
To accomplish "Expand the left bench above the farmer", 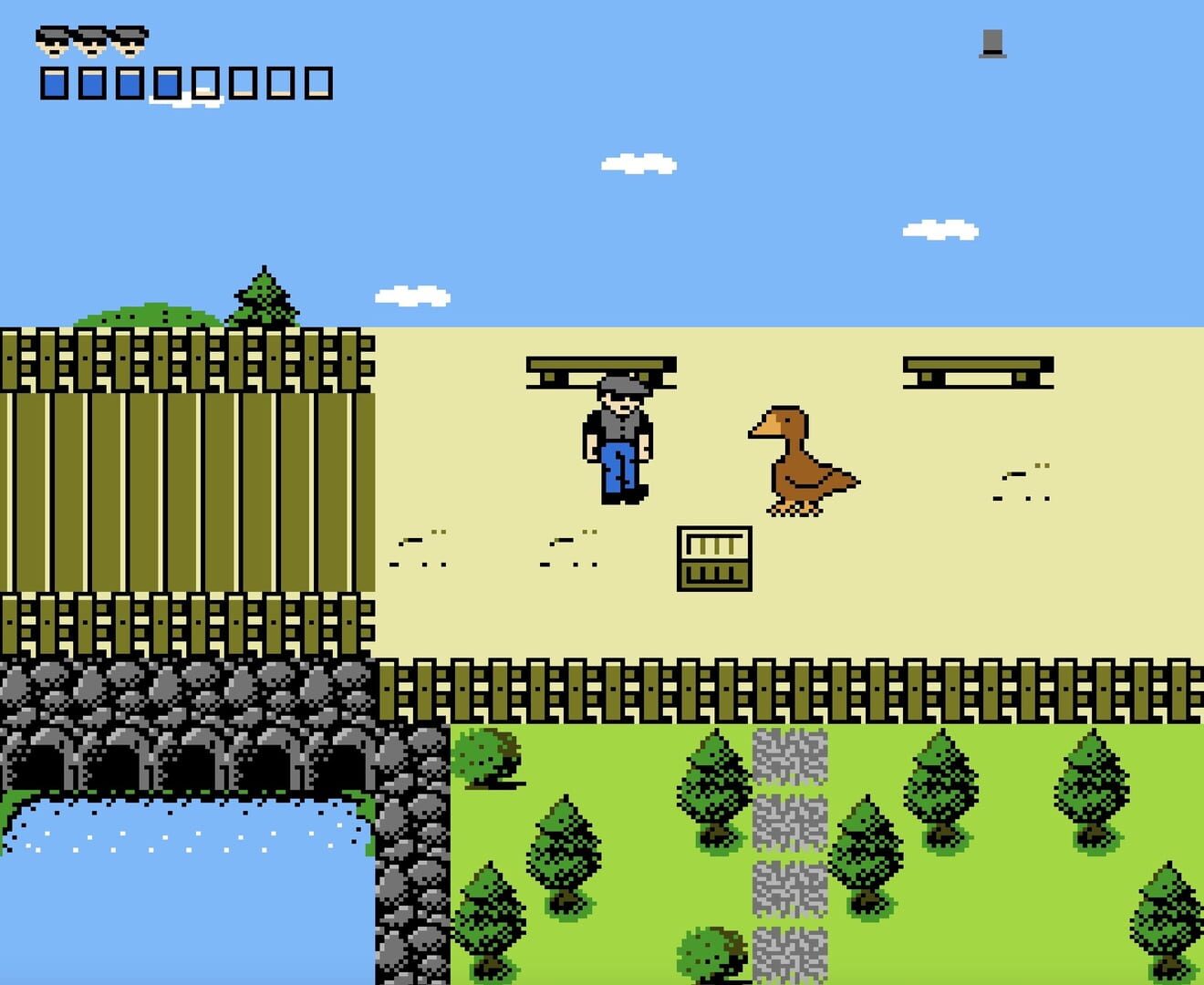I will click(600, 365).
